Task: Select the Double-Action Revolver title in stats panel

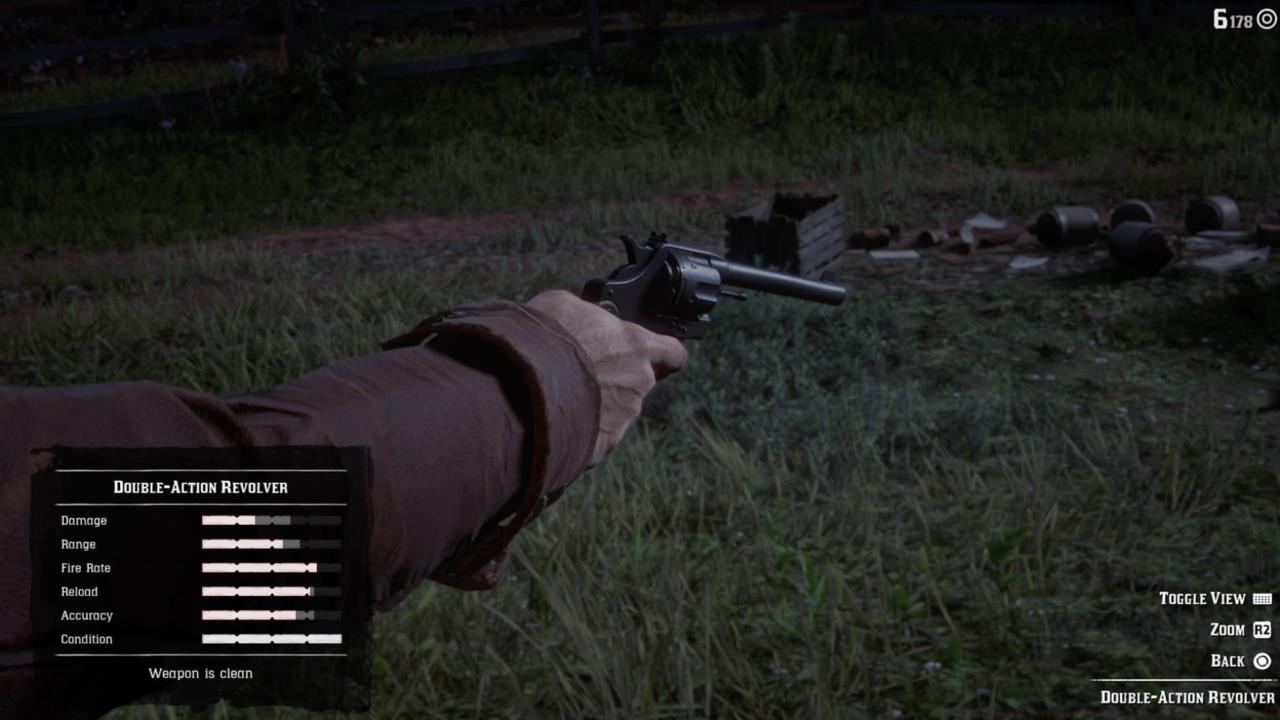Action: [199, 487]
